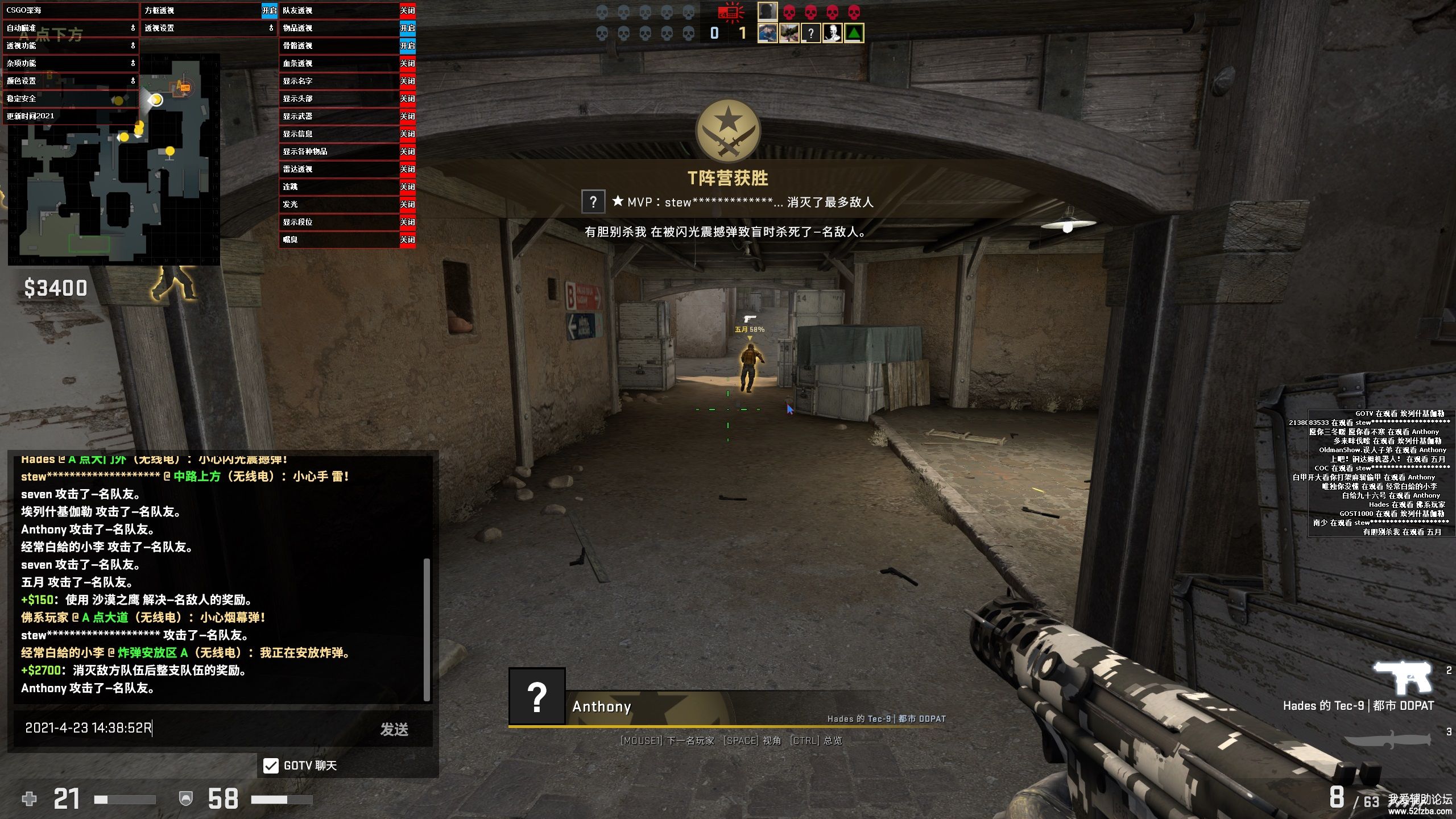Image resolution: width=1456 pixels, height=819 pixels.
Task: Toggle the GOTV 聊天 checkbox
Action: tap(271, 766)
